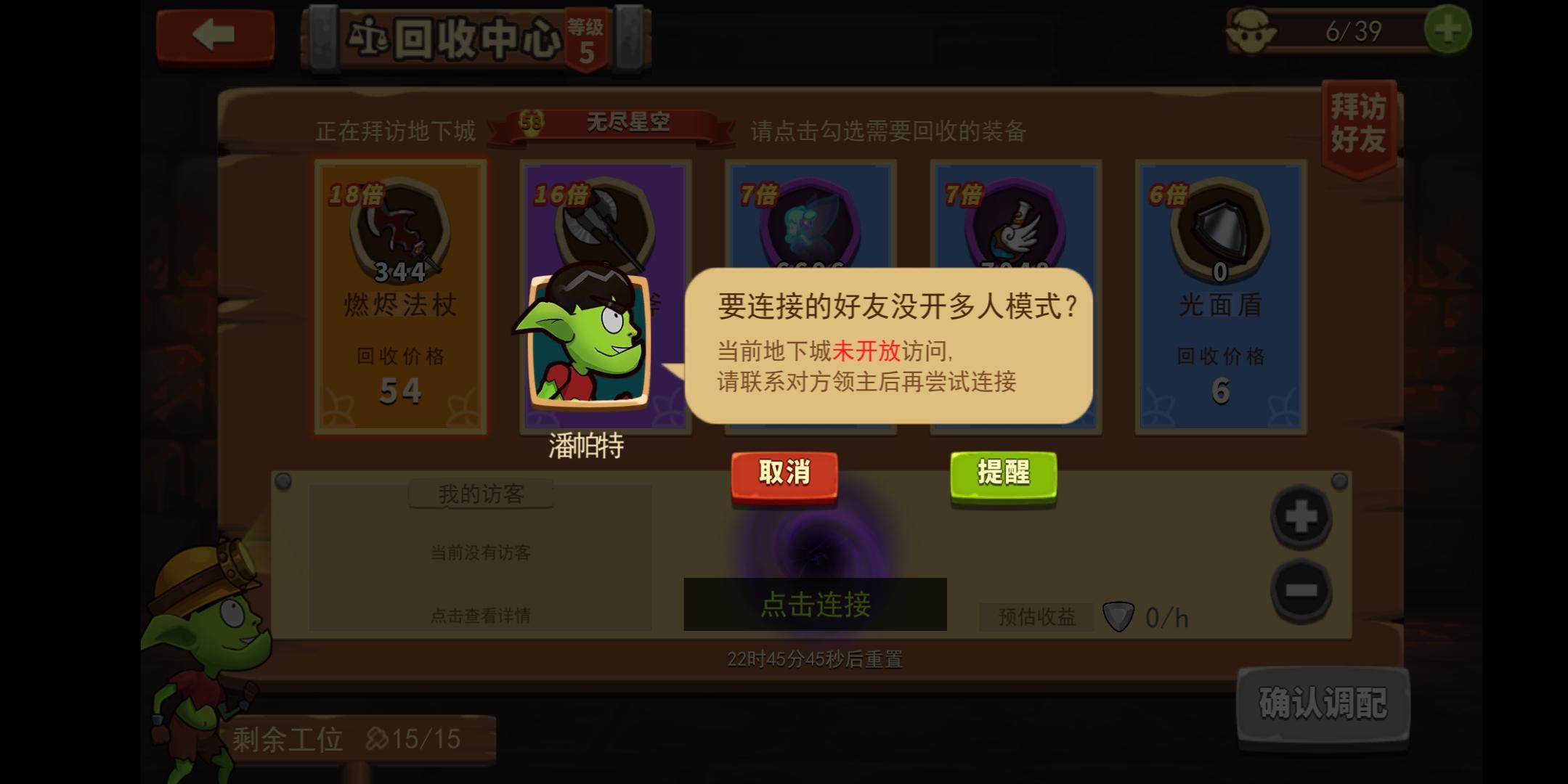1568x784 pixels.
Task: Tap 点击连接 on the dark portal
Action: pos(815,605)
